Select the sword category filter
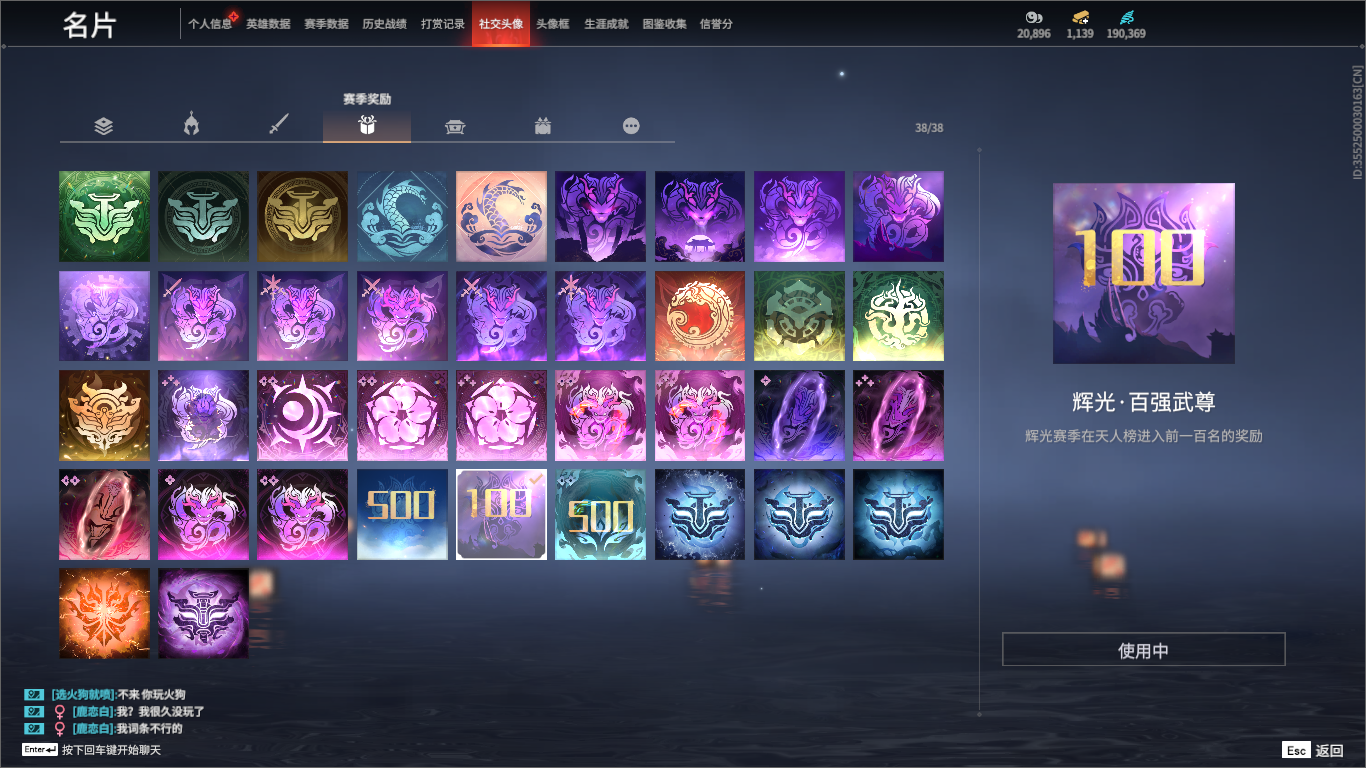The height and width of the screenshot is (768, 1366). point(279,126)
